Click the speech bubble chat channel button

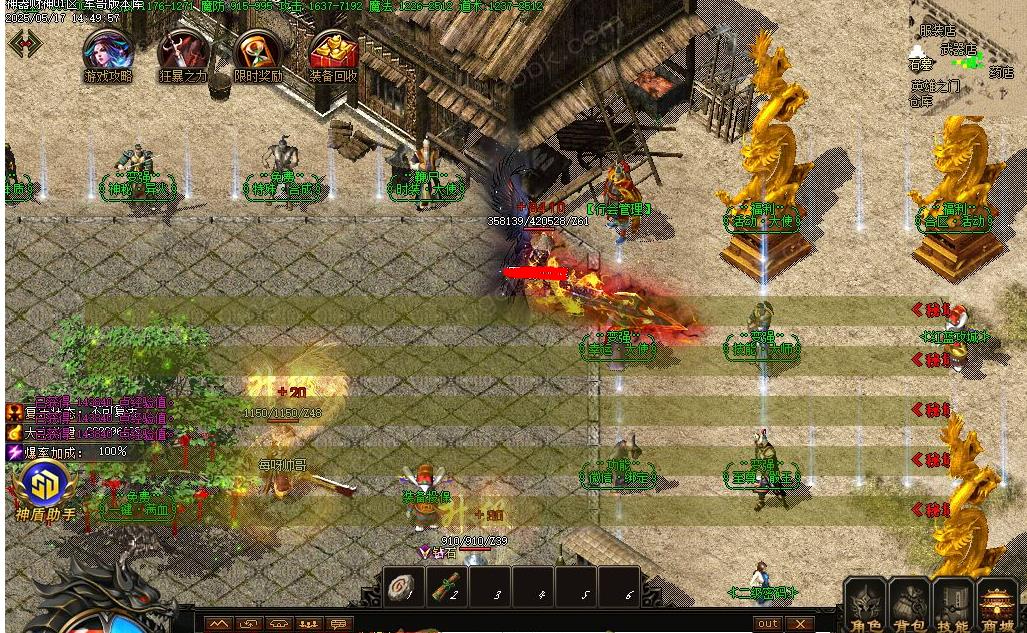click(x=340, y=624)
